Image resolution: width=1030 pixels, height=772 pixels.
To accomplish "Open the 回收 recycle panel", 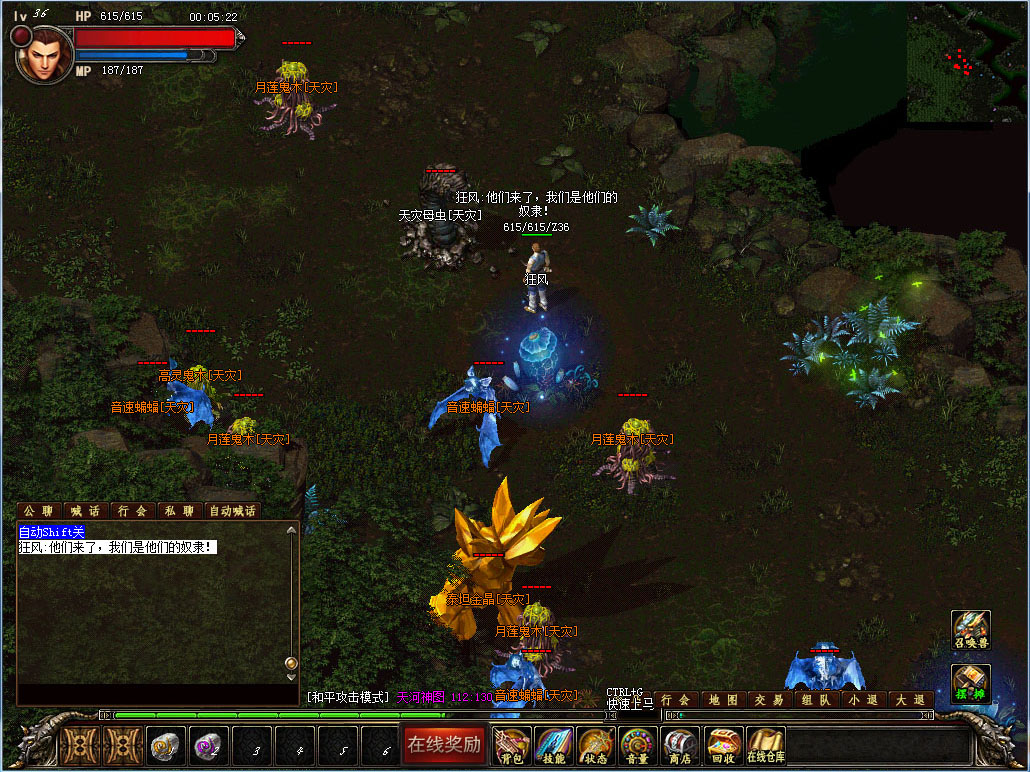I will coord(722,744).
